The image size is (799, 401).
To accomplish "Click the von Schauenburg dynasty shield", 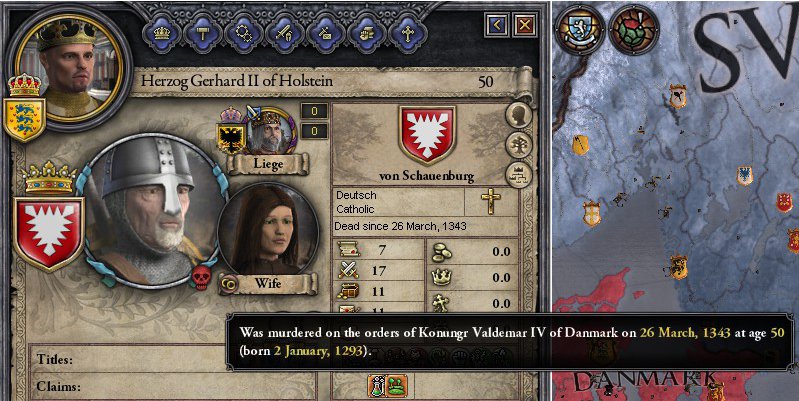I will point(427,135).
